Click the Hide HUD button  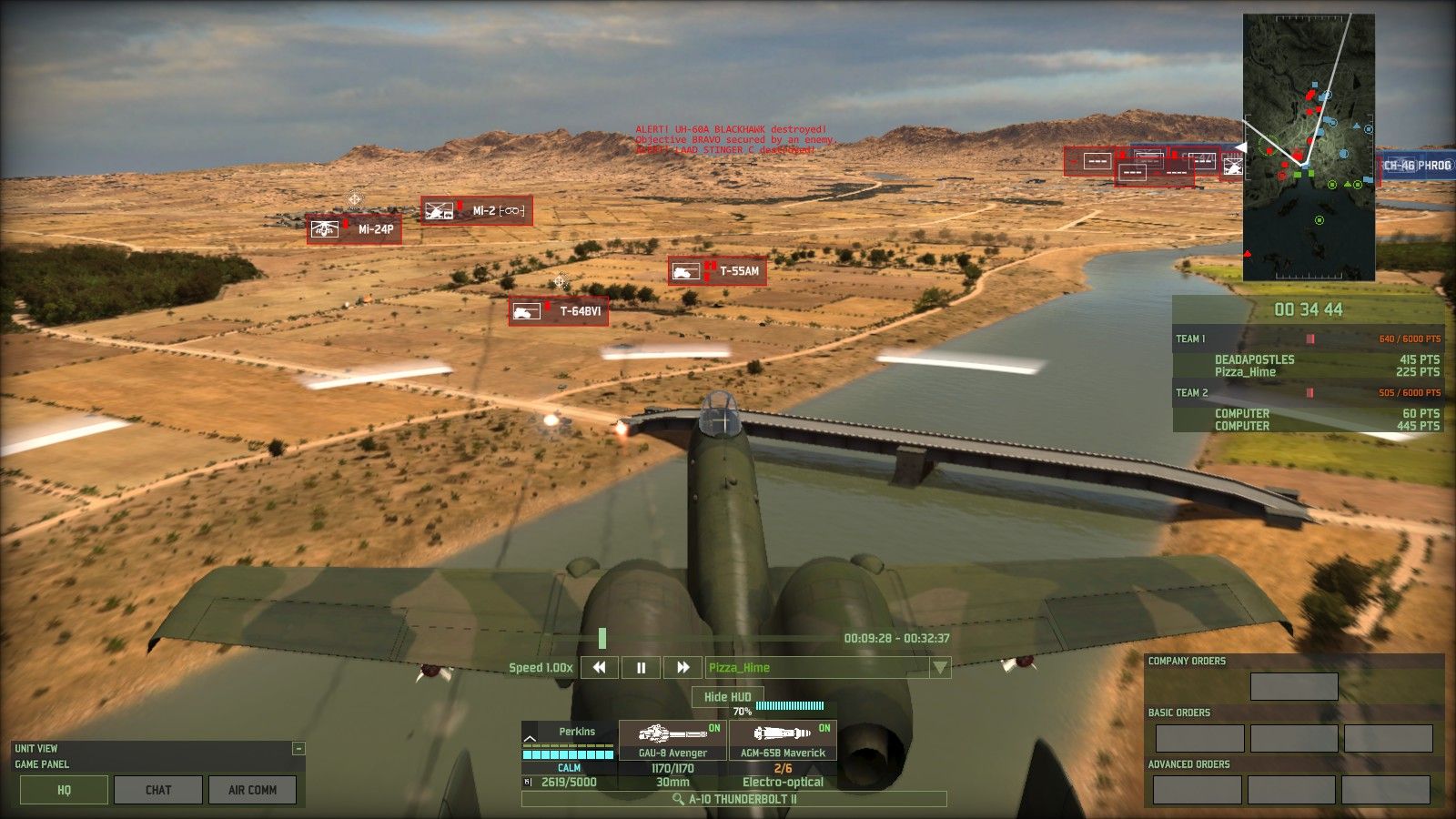tap(727, 697)
